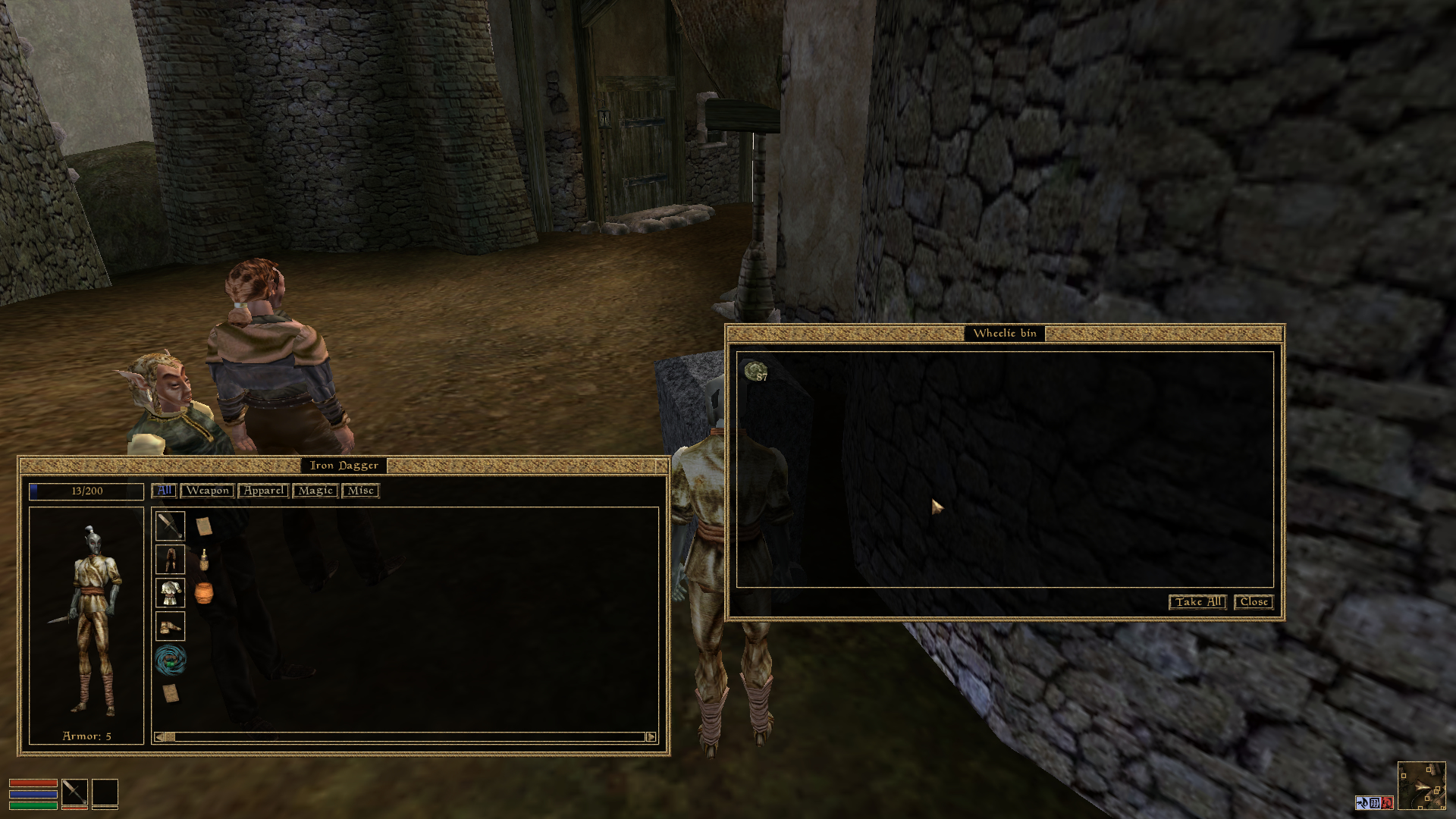Click the equipped weapon HUD slot
1456x819 pixels.
tap(74, 792)
